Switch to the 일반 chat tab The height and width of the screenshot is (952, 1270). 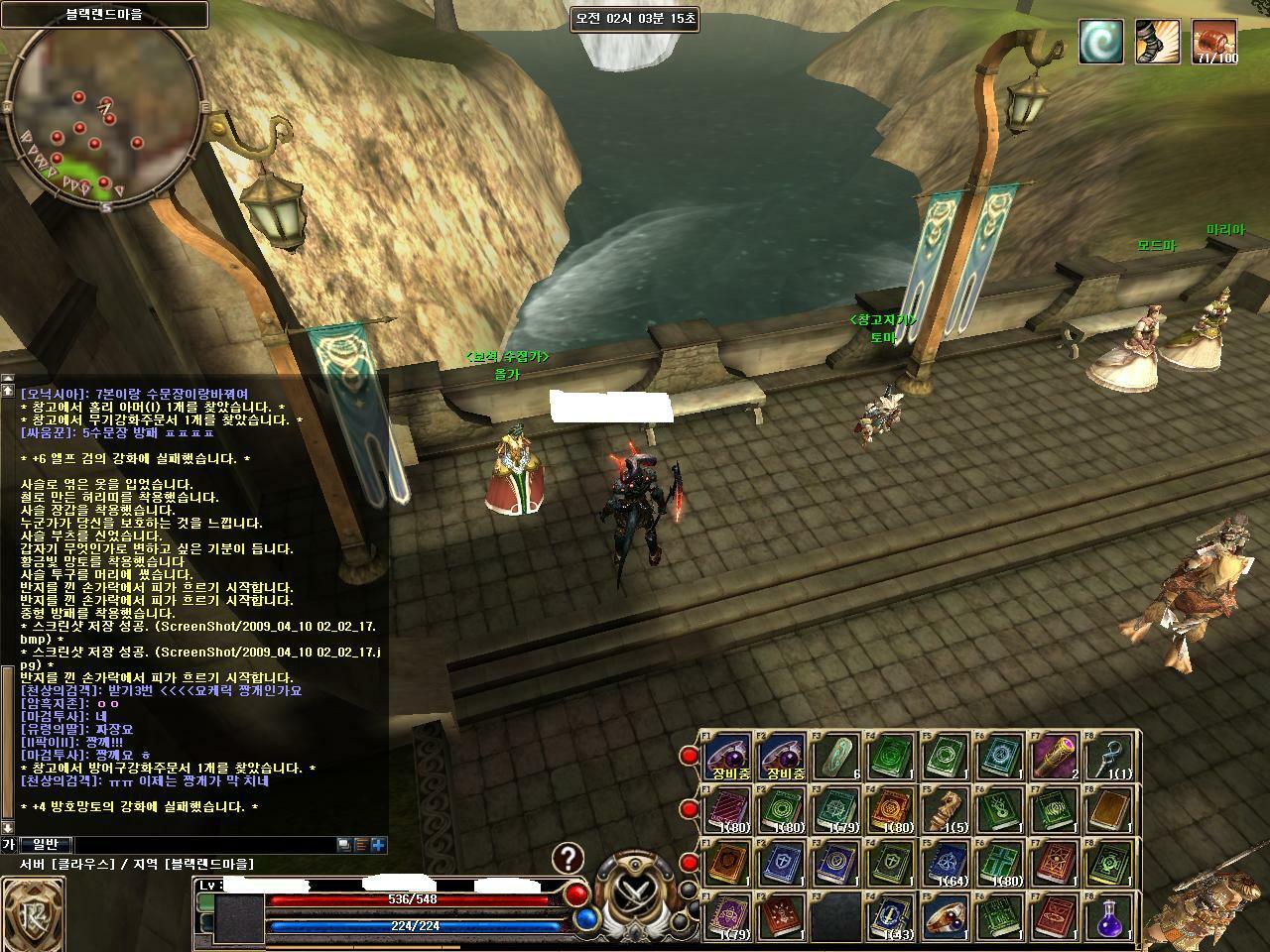point(46,844)
